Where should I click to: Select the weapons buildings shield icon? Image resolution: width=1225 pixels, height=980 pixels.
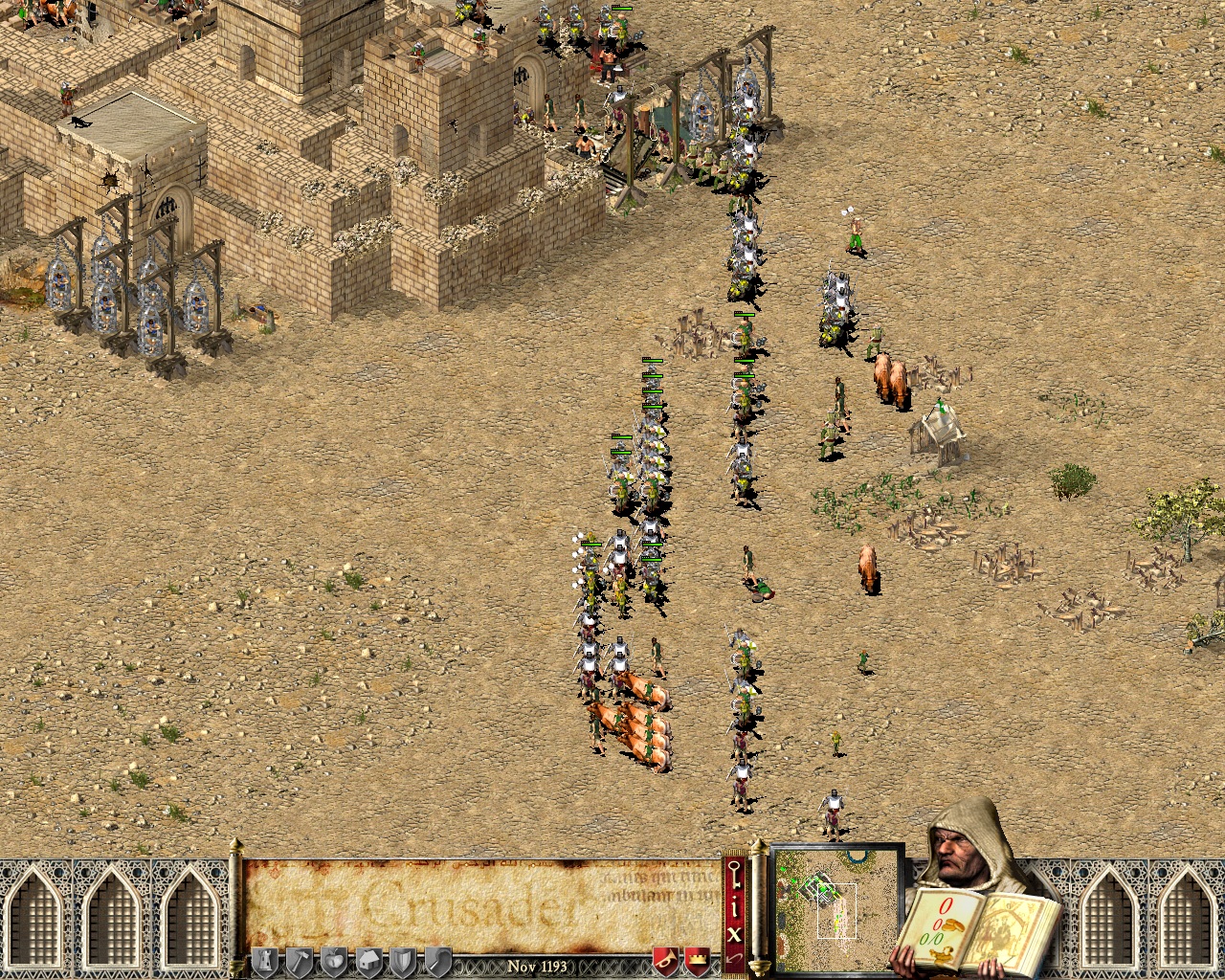(404, 962)
